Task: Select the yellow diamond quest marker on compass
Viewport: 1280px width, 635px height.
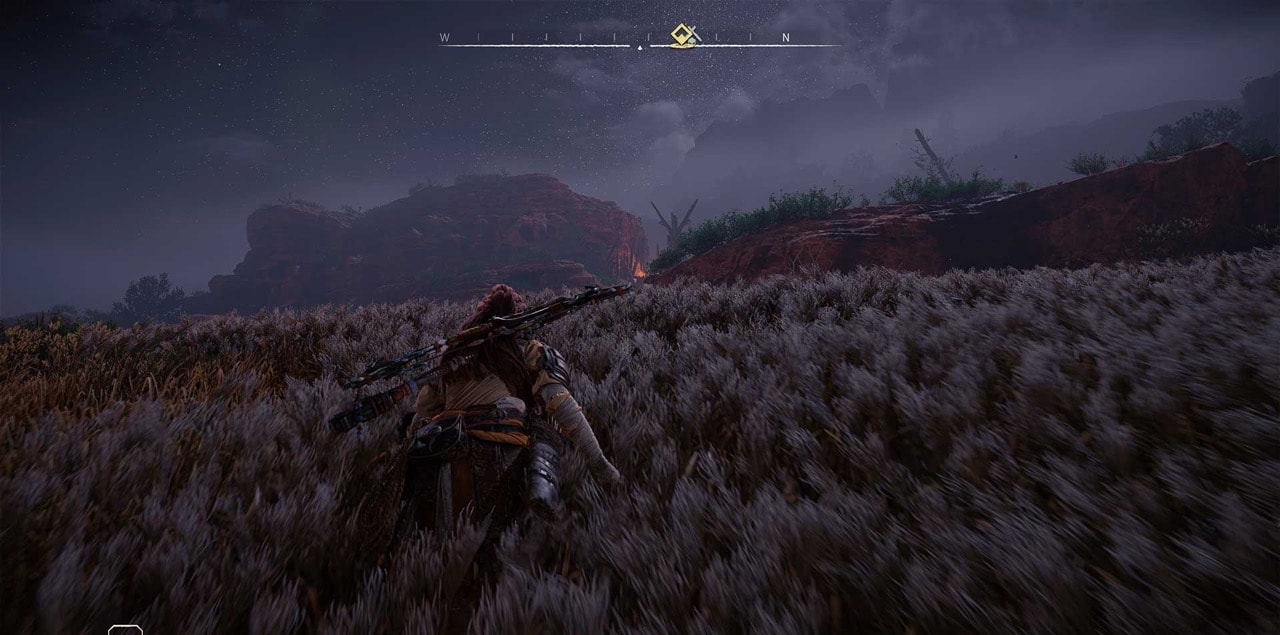Action: pos(683,35)
